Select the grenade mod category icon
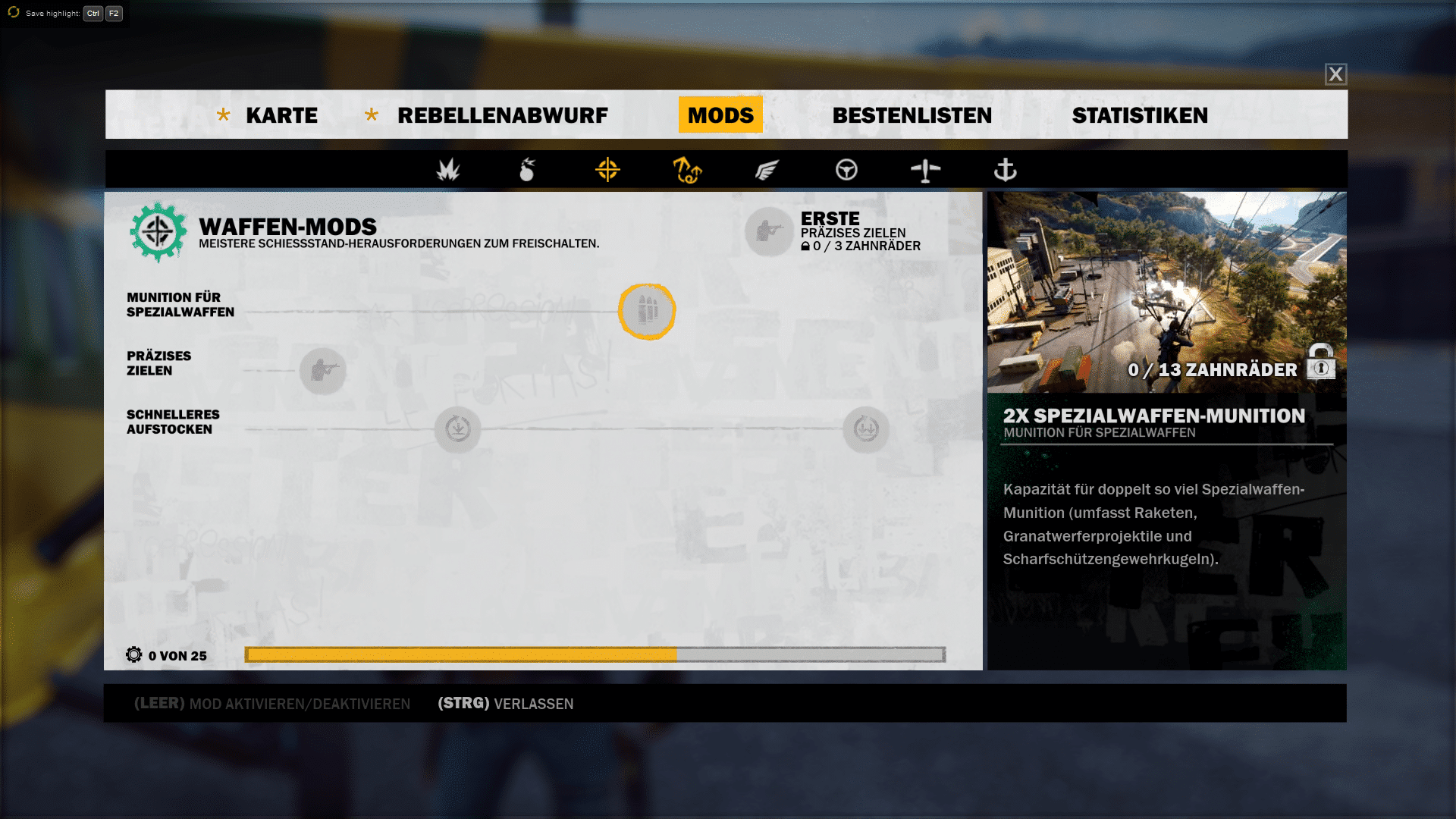1456x819 pixels. (527, 170)
